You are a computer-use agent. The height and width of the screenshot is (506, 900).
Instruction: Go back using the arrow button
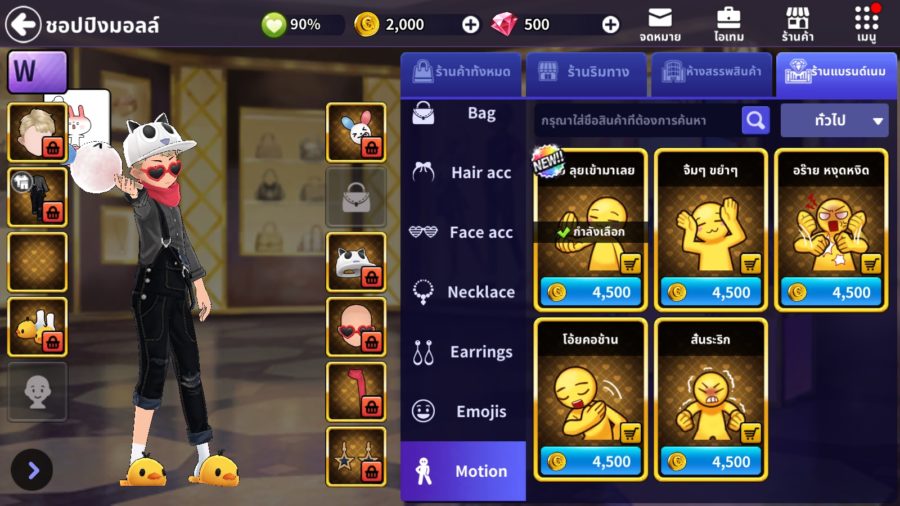(x=23, y=23)
